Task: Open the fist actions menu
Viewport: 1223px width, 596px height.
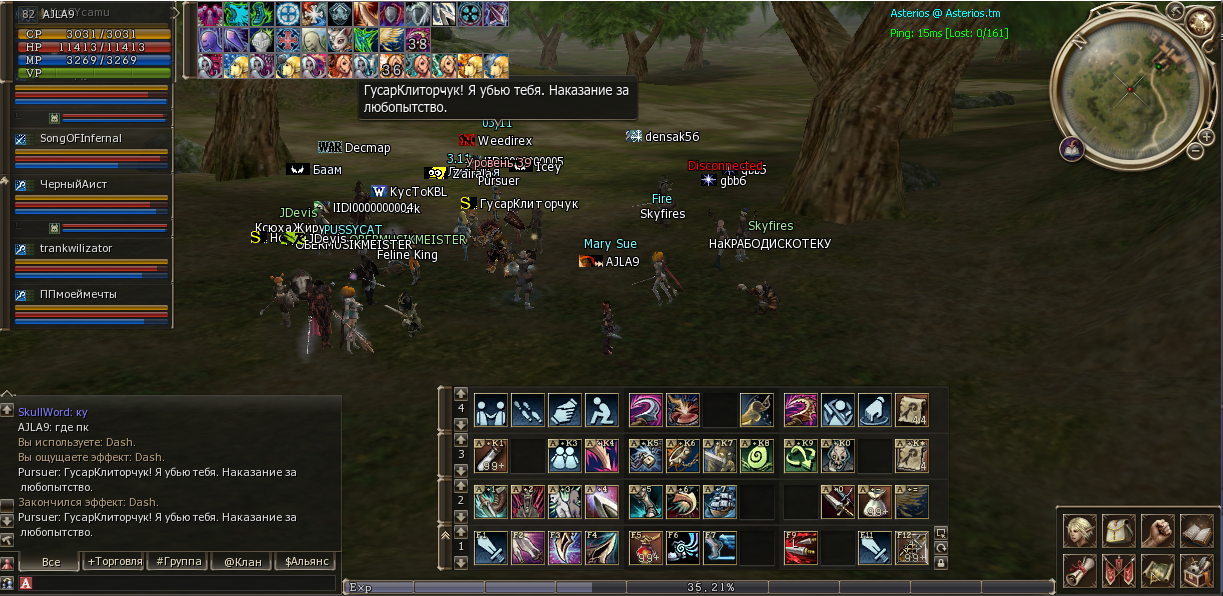Action: (1157, 531)
